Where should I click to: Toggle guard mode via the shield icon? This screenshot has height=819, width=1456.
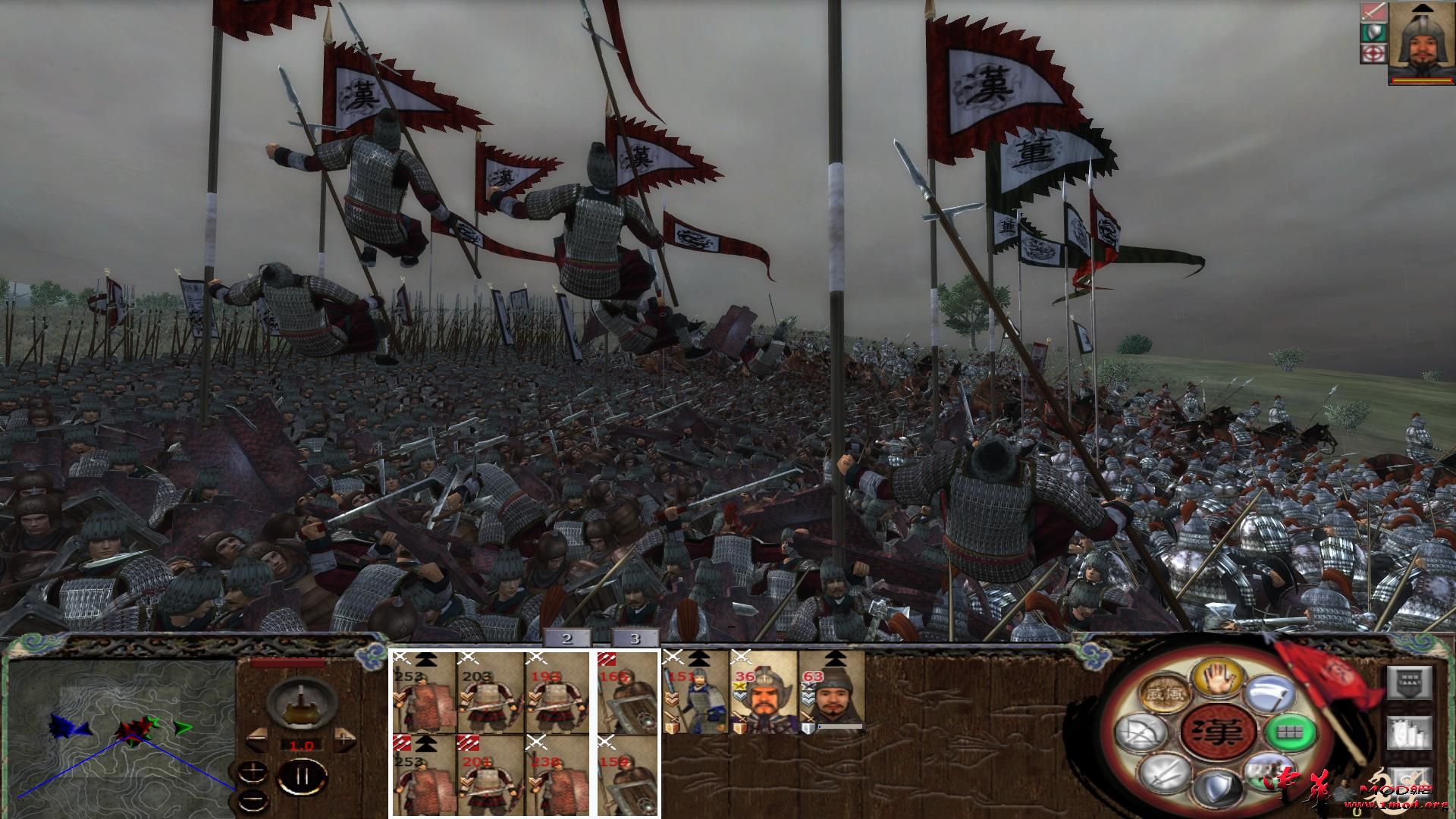(1219, 788)
